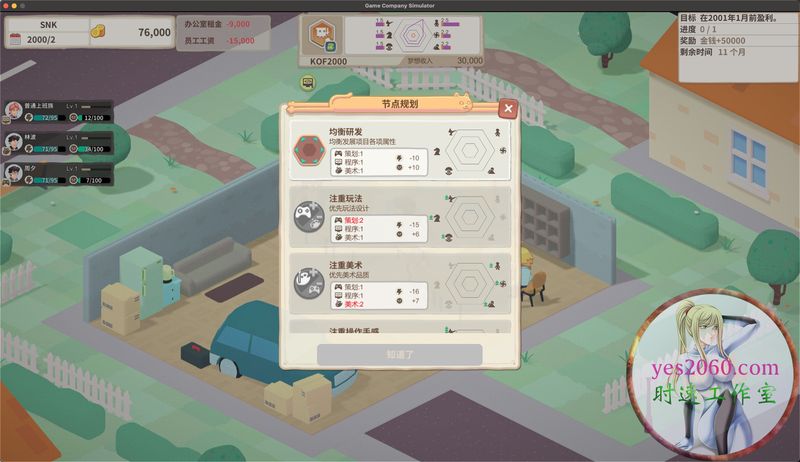Viewport: 800px width, 462px height.
Task: Close the 节点规划 dialog
Action: click(x=508, y=108)
